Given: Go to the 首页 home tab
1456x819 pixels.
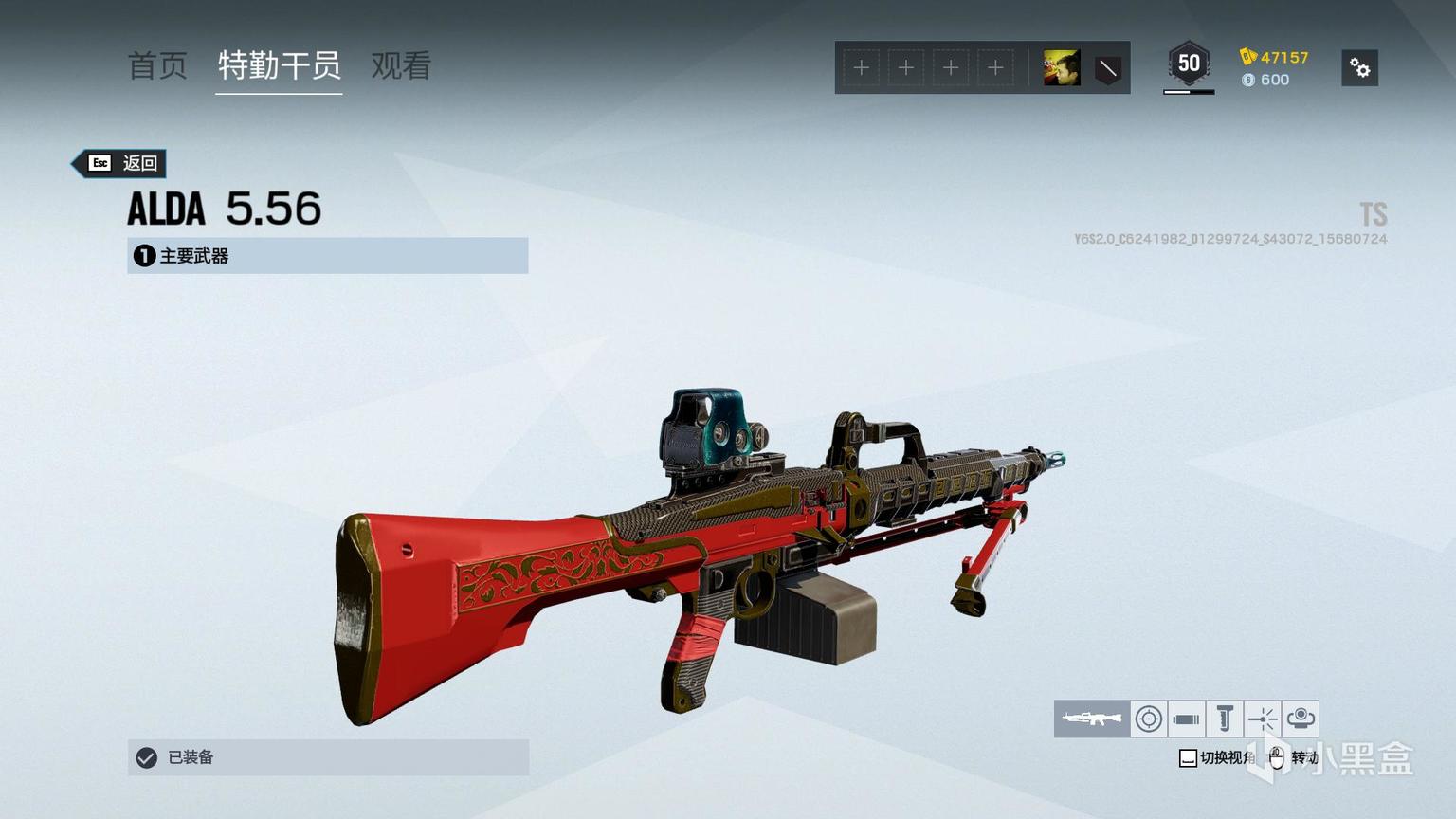Looking at the screenshot, I should 157,65.
